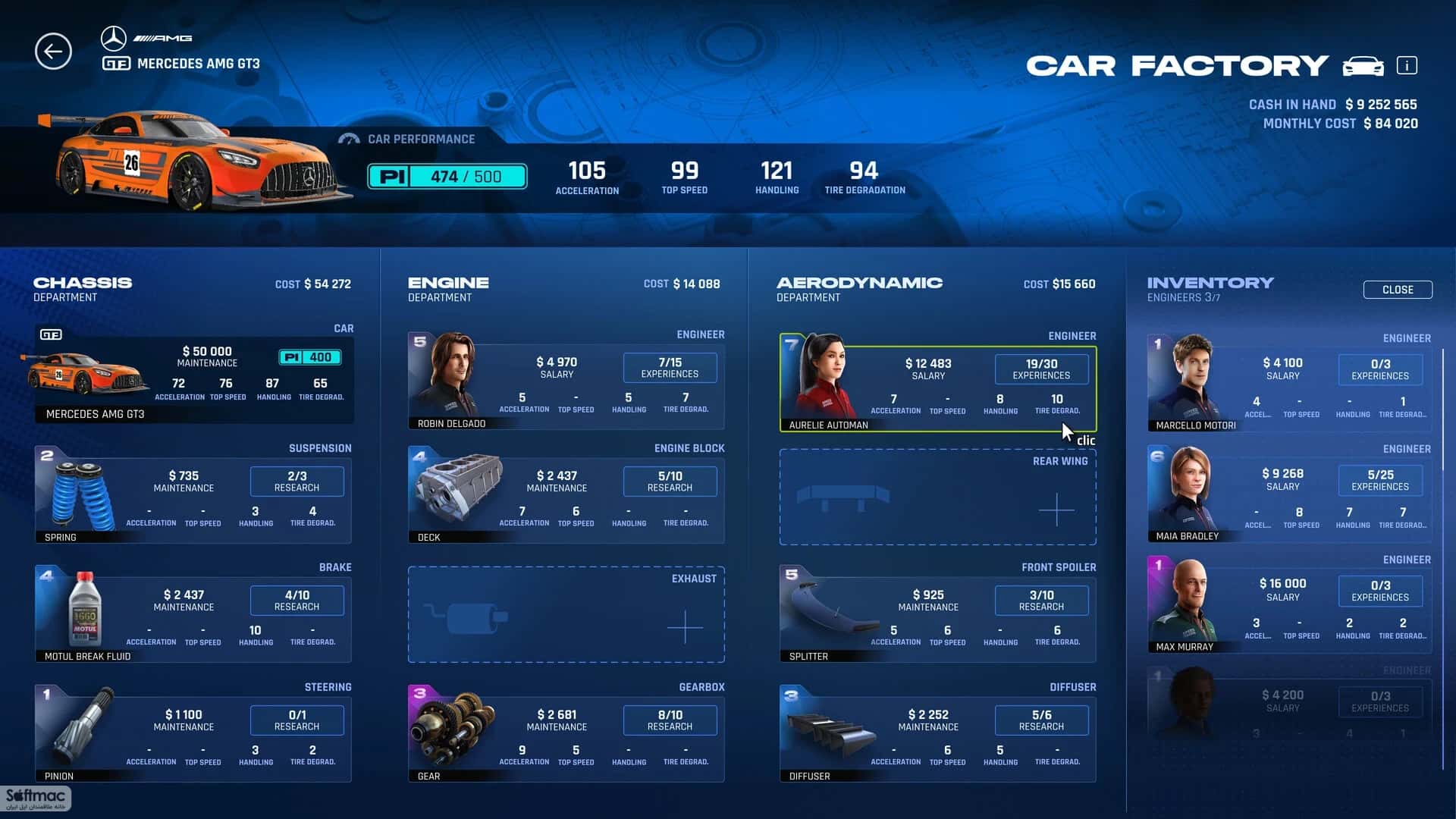Viewport: 1456px width, 819px height.
Task: Go back using the arrow button
Action: point(53,52)
